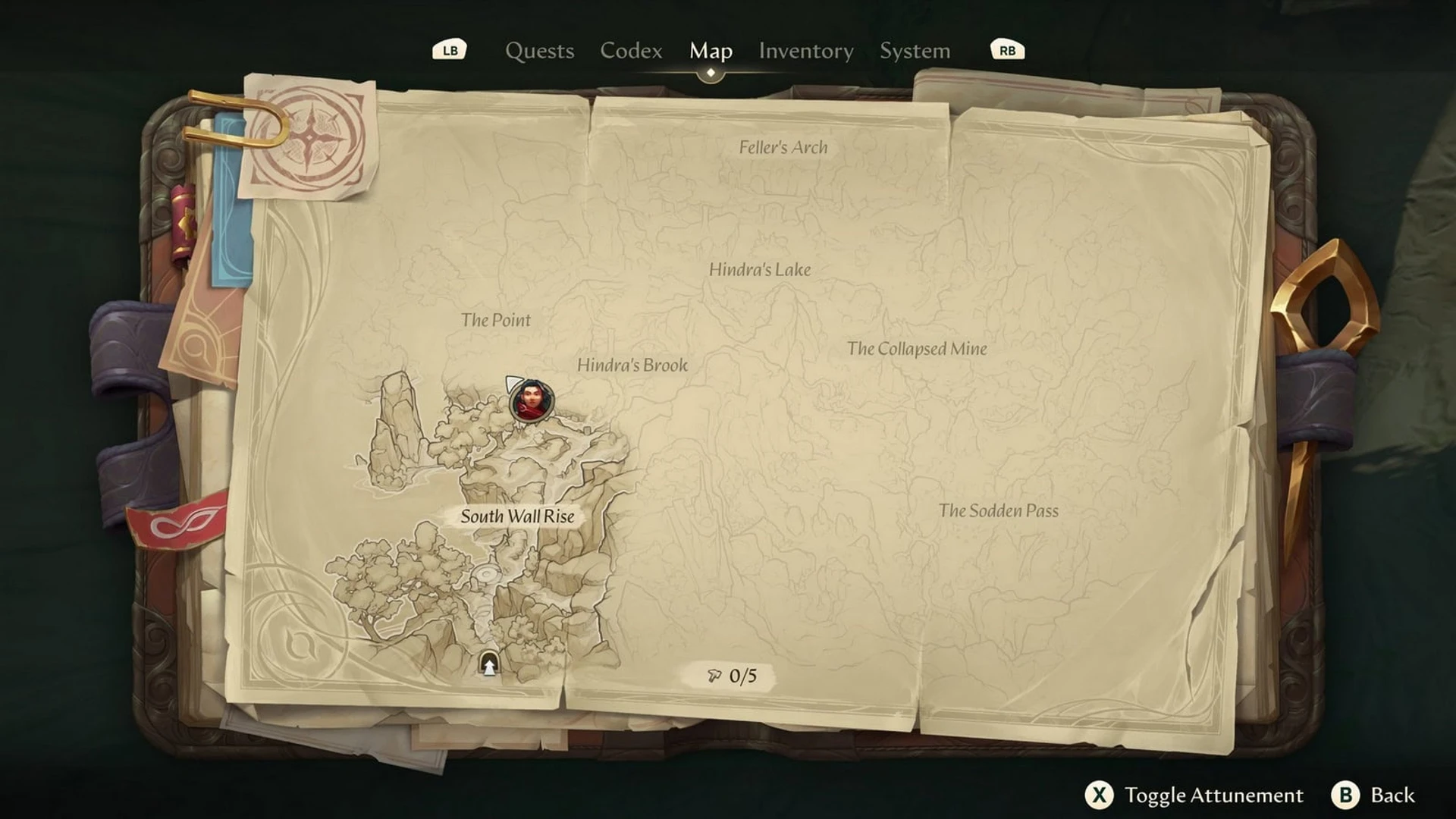This screenshot has height=819, width=1456.
Task: Select The Sodden Pass region
Action: (x=998, y=510)
